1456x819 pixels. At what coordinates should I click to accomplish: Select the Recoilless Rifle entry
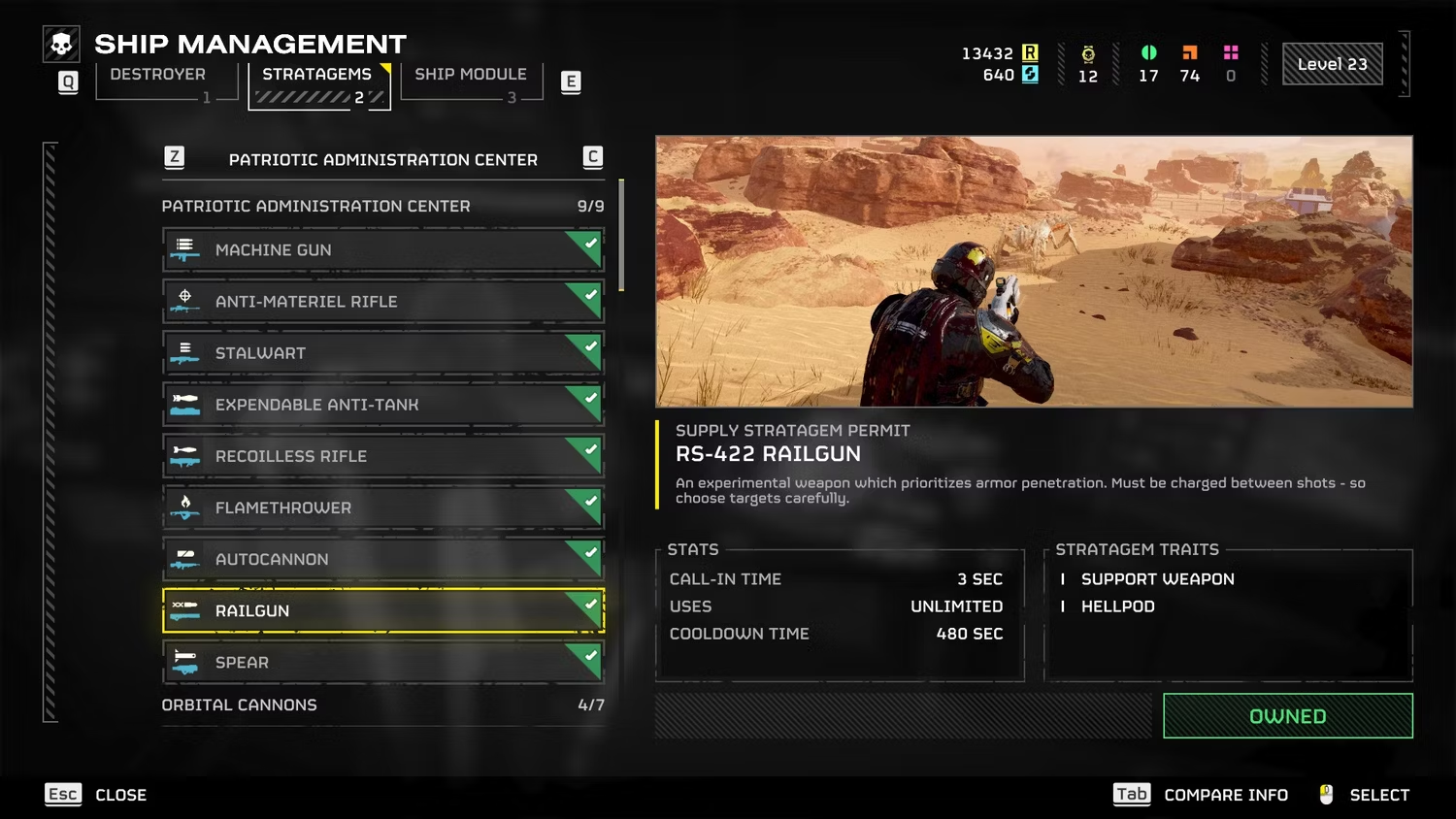pos(382,456)
